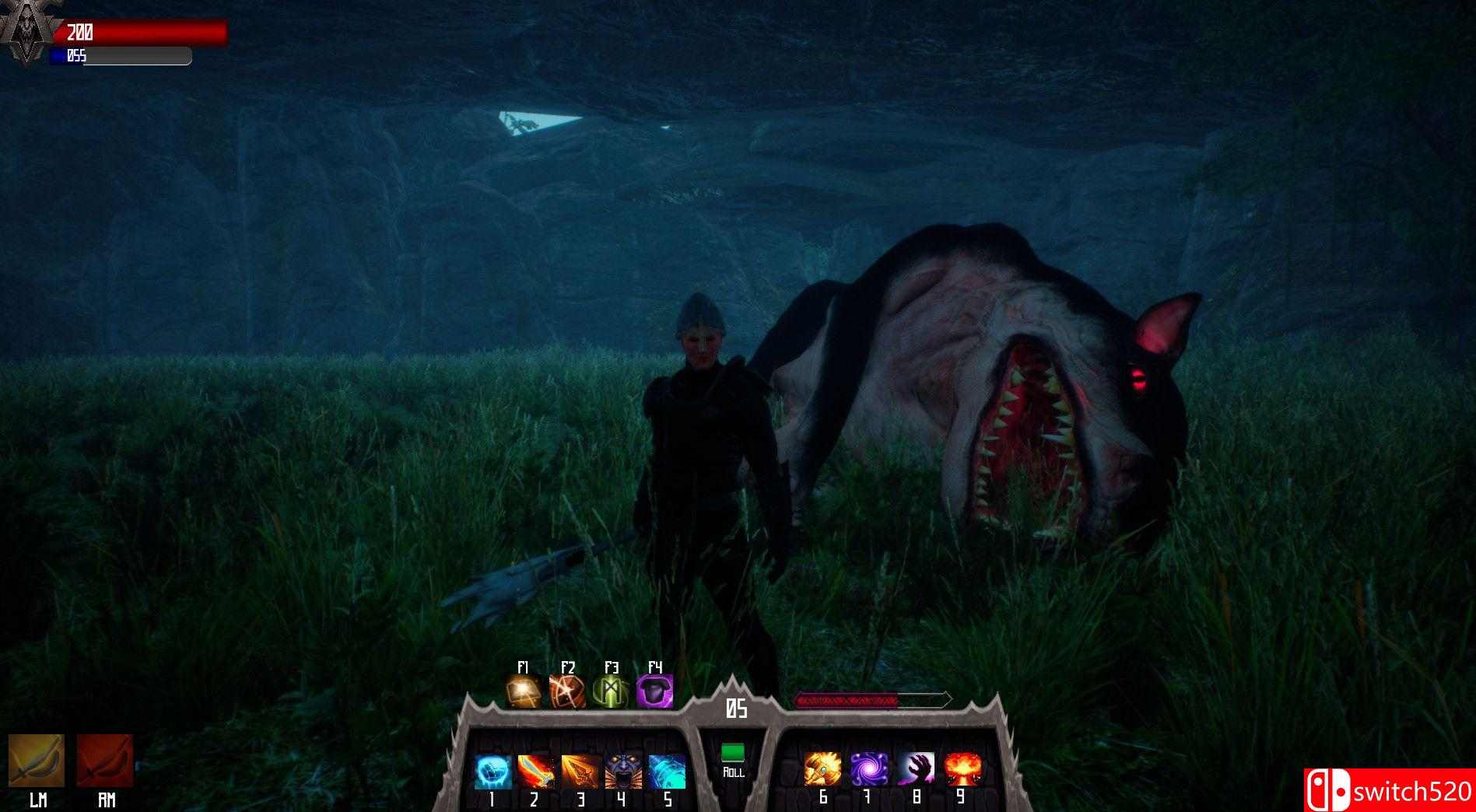Use the golden hammer ability
Screen dimensions: 1476x812
pyautogui.click(x=822, y=769)
